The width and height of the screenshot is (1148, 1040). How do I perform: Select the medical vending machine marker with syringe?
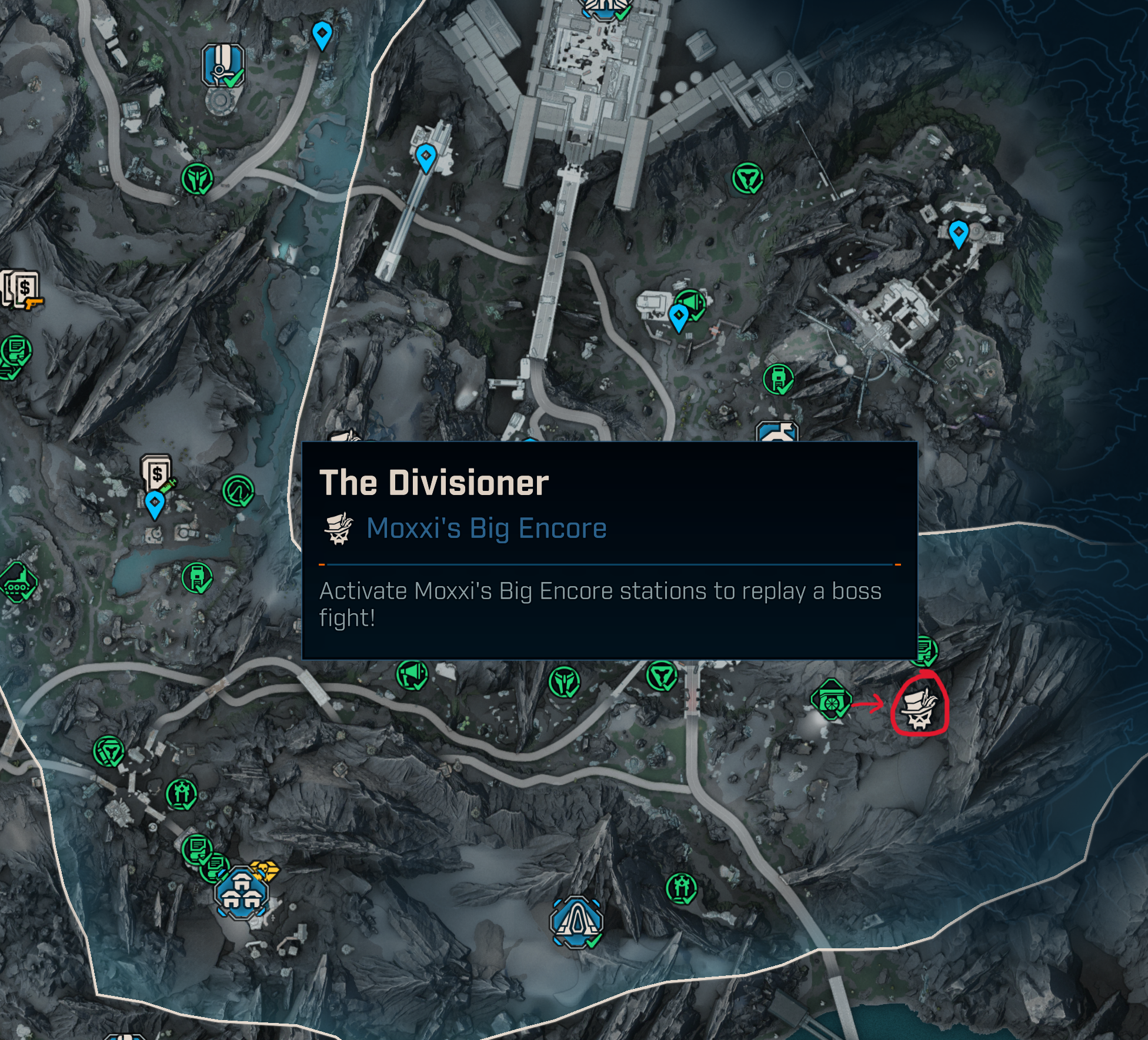[157, 473]
